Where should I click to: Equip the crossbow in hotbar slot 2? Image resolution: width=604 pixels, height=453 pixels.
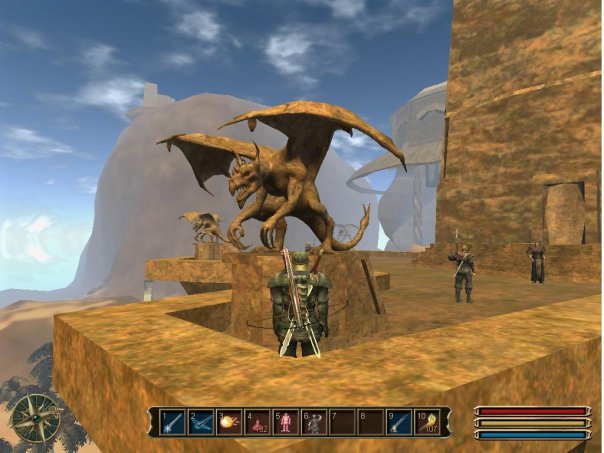point(201,422)
